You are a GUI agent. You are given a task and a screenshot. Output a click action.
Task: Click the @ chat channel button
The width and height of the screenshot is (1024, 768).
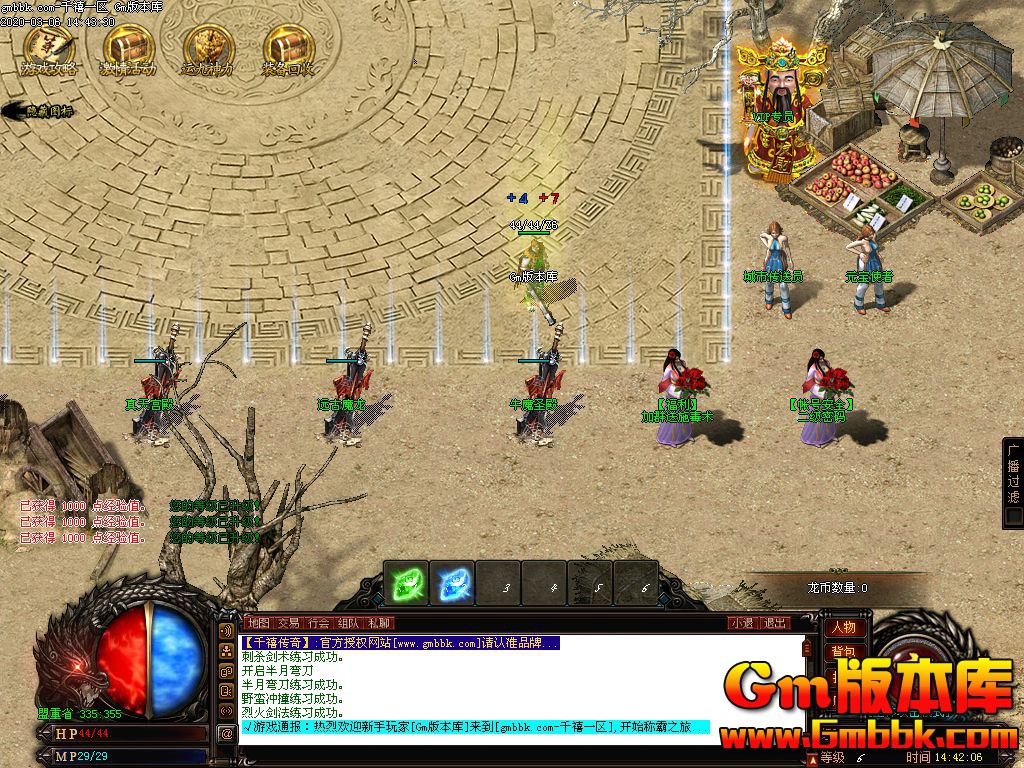[x=227, y=733]
